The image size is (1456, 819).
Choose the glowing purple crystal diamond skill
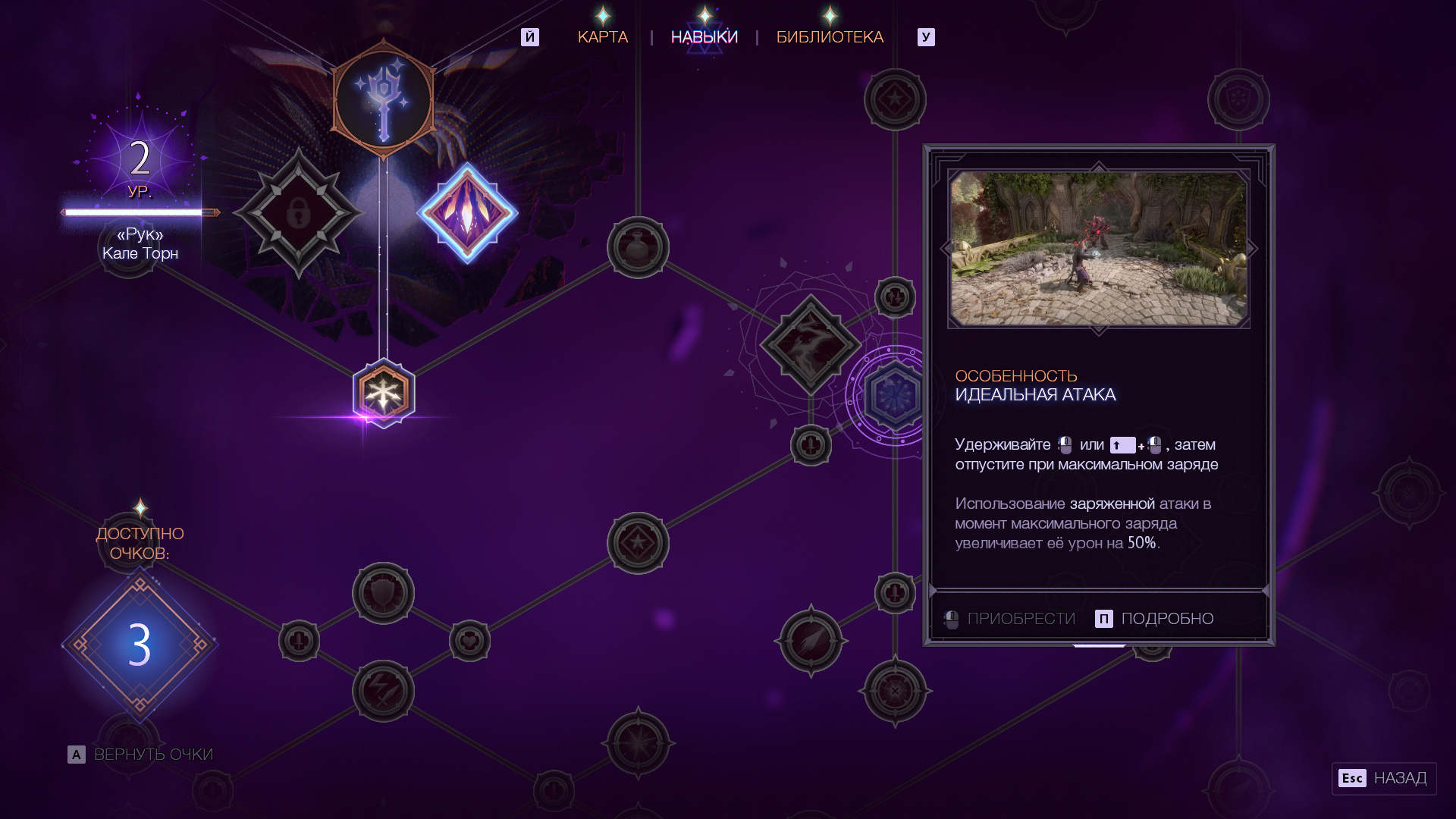(x=468, y=213)
